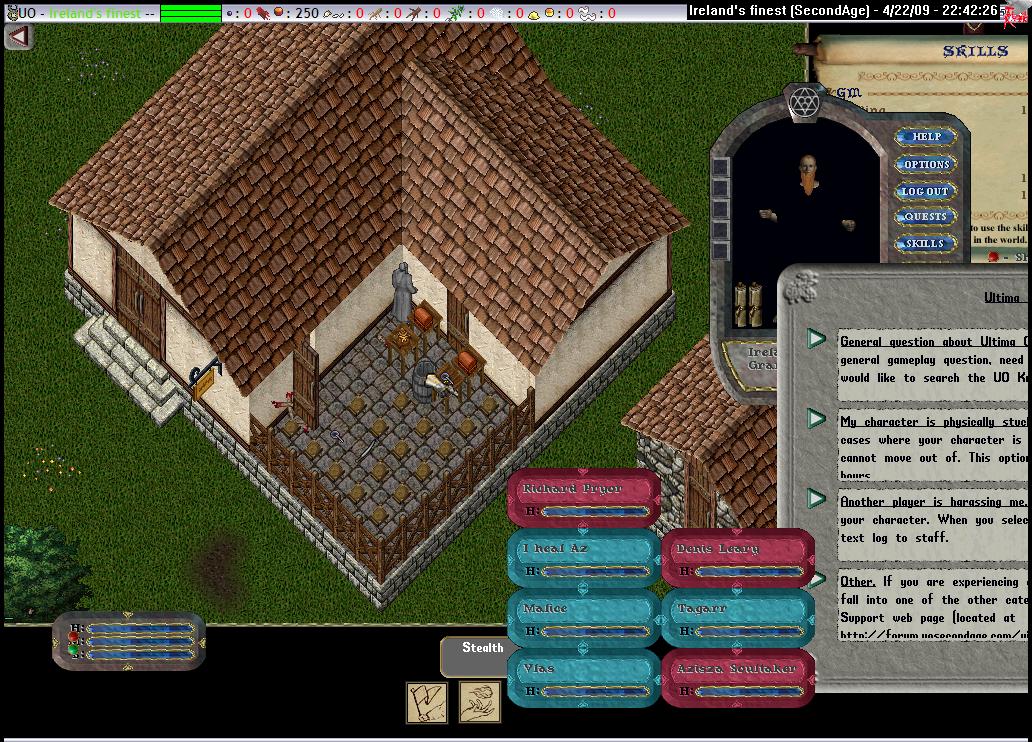Select the Tagarr health bar
Screen dimensions: 1032x742
738,619
